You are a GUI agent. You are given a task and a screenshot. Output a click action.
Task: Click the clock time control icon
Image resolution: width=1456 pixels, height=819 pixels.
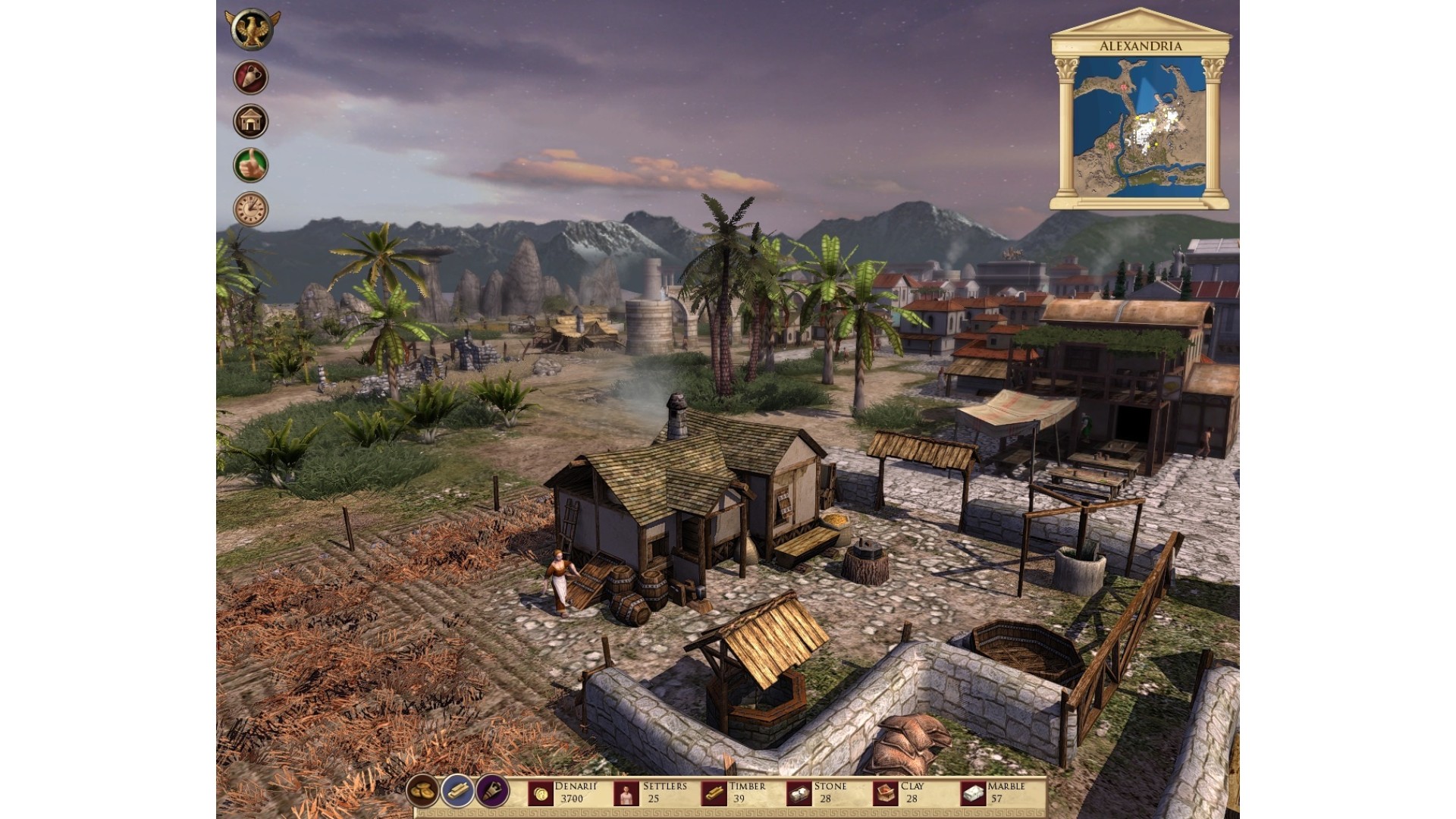(x=251, y=209)
